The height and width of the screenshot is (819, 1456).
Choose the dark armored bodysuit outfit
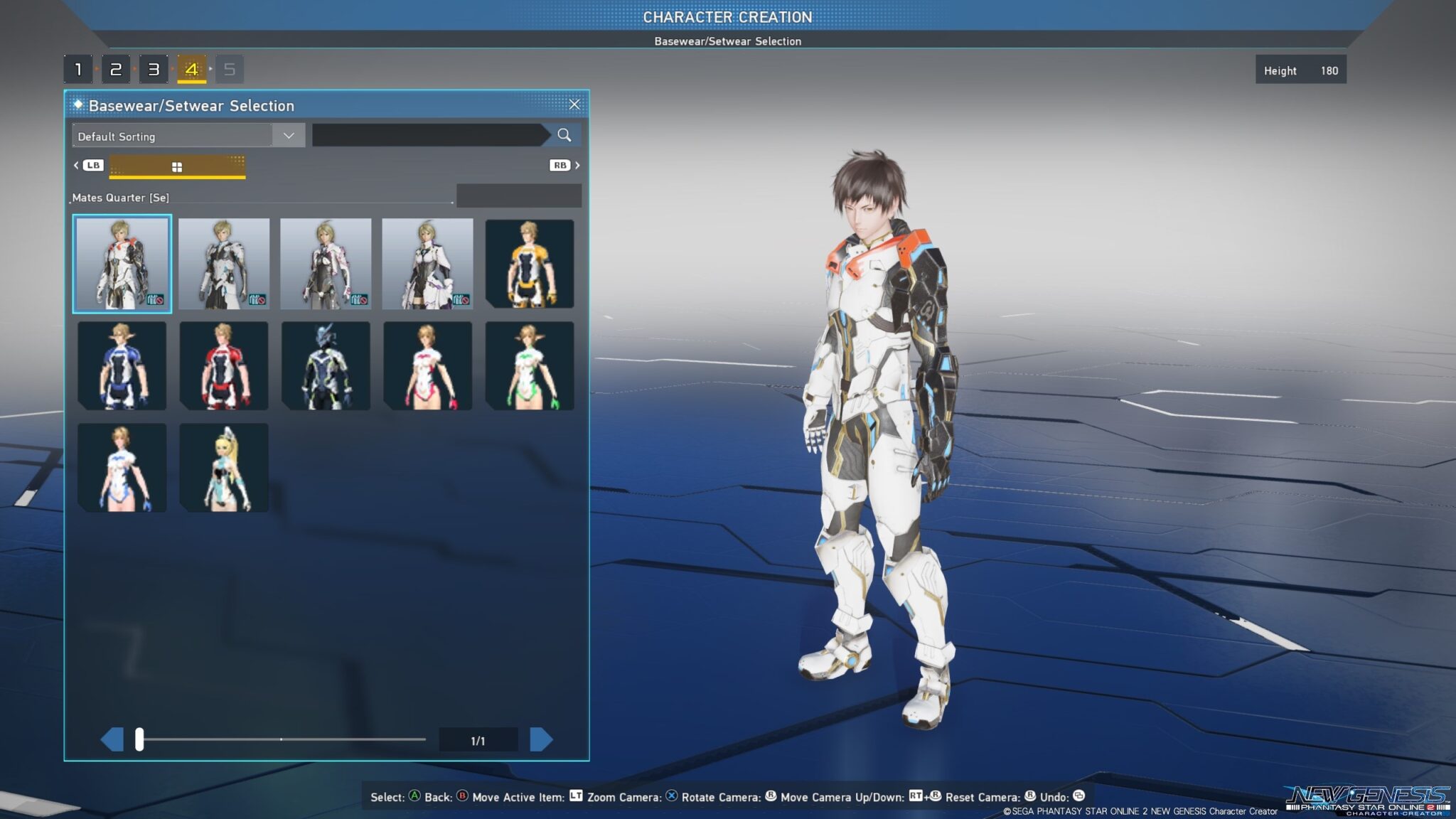(x=326, y=365)
